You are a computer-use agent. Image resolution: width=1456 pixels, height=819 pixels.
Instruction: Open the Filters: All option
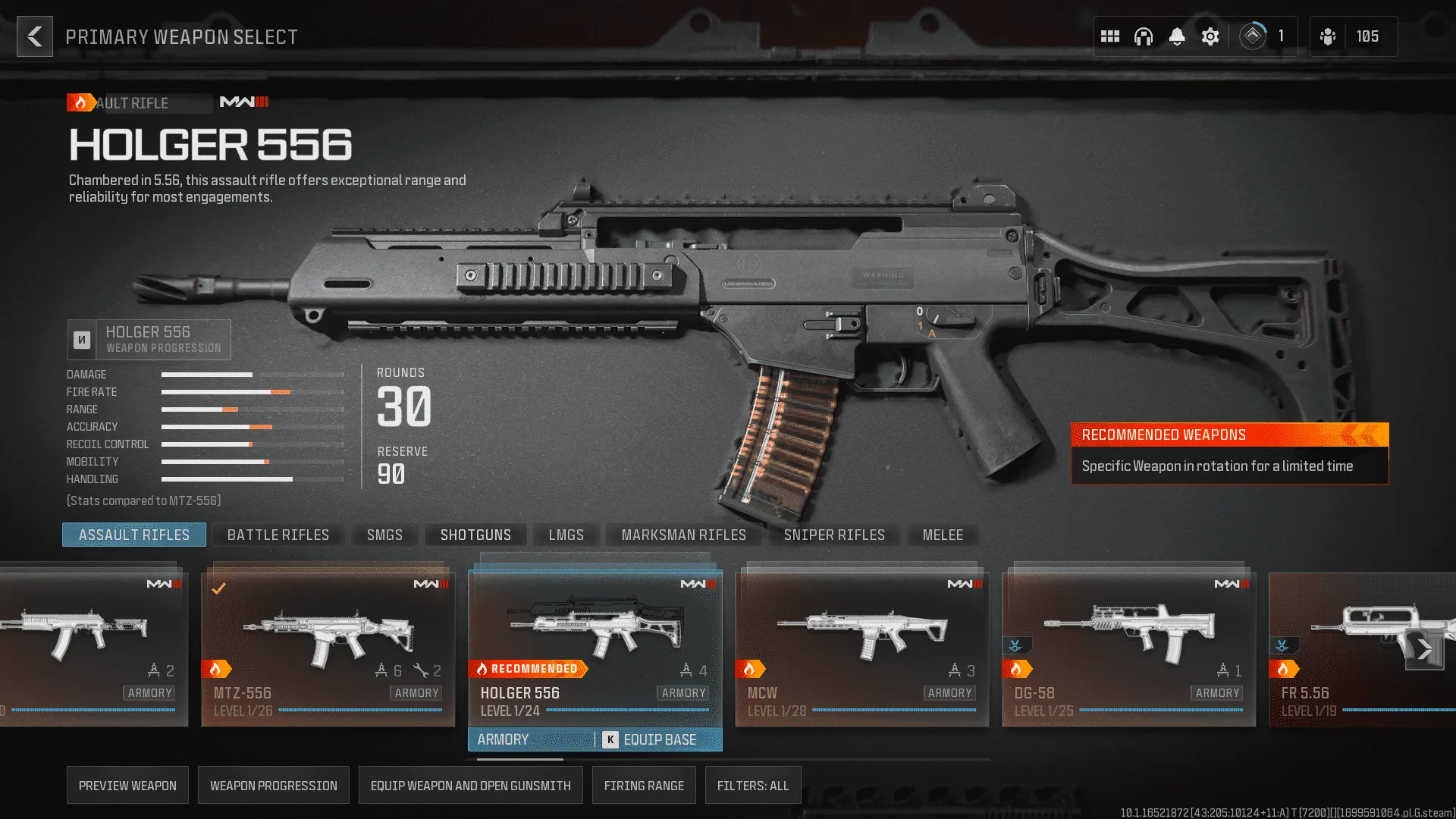click(752, 786)
